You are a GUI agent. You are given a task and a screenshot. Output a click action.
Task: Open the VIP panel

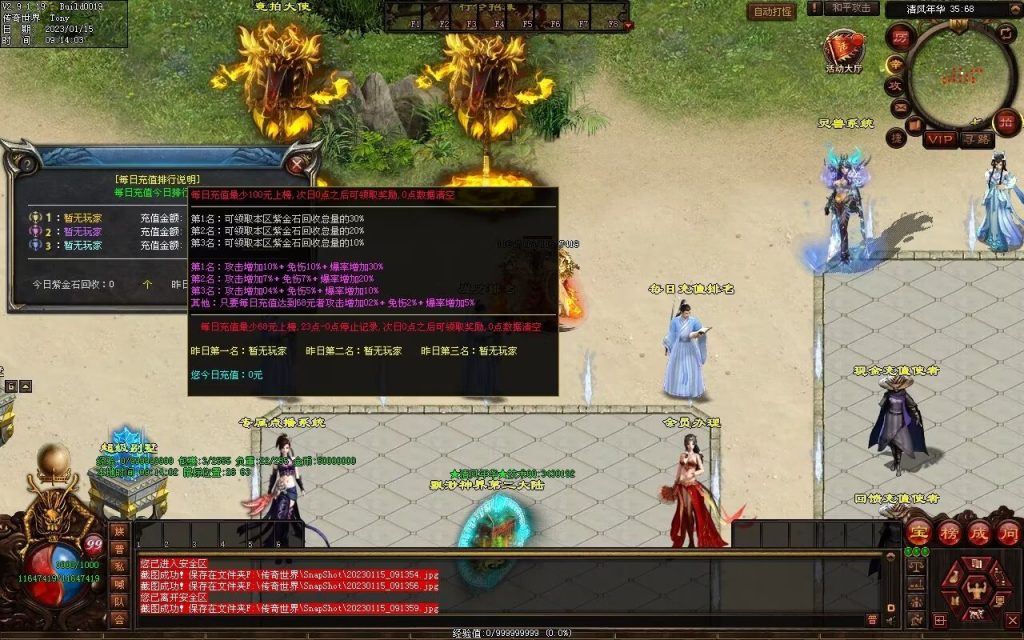click(939, 139)
